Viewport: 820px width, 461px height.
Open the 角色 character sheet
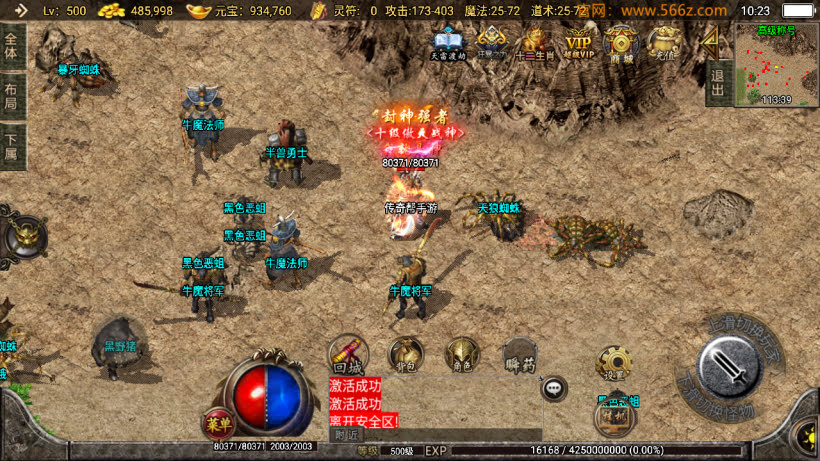point(462,354)
